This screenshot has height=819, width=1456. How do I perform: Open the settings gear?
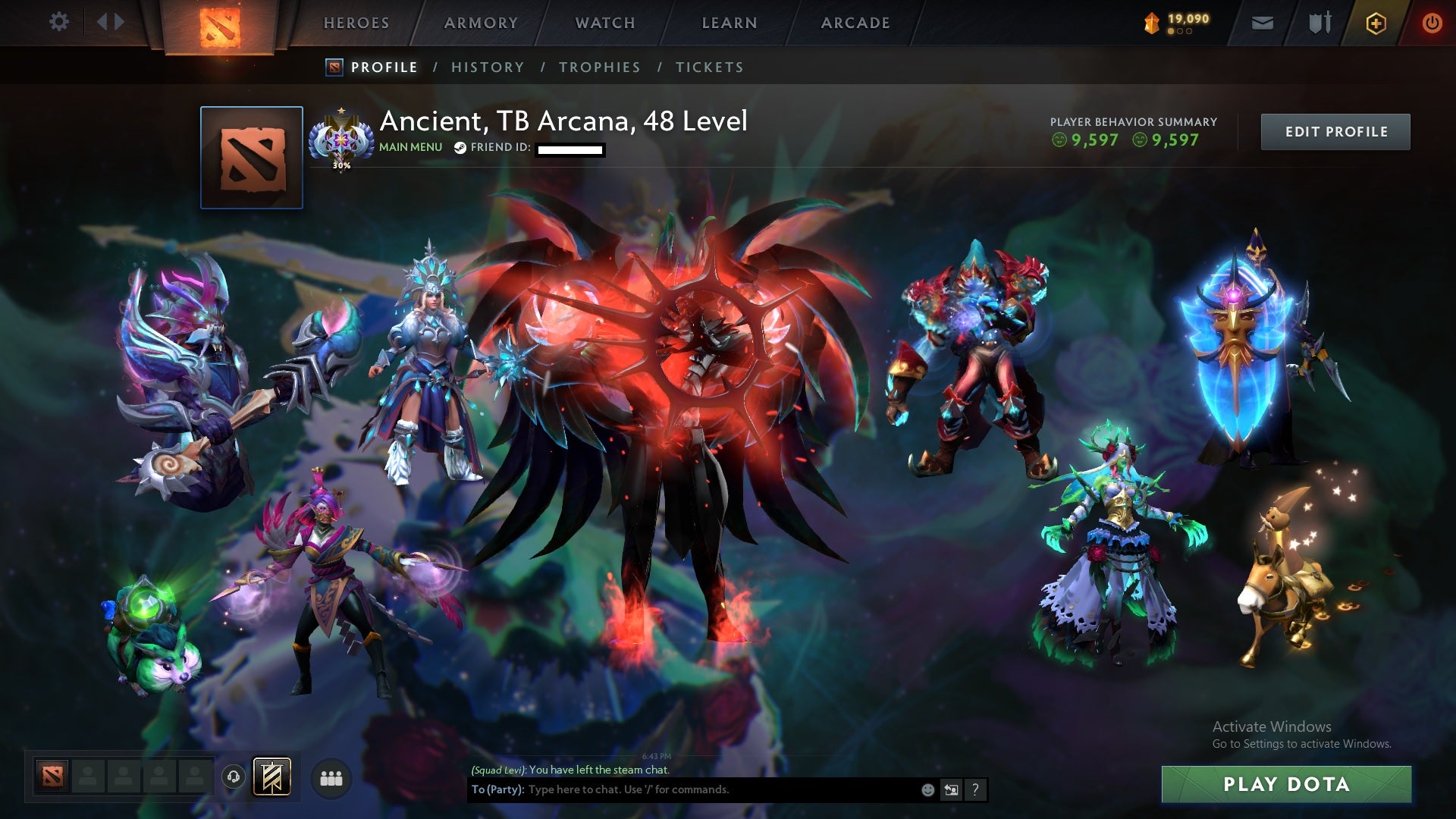(59, 21)
